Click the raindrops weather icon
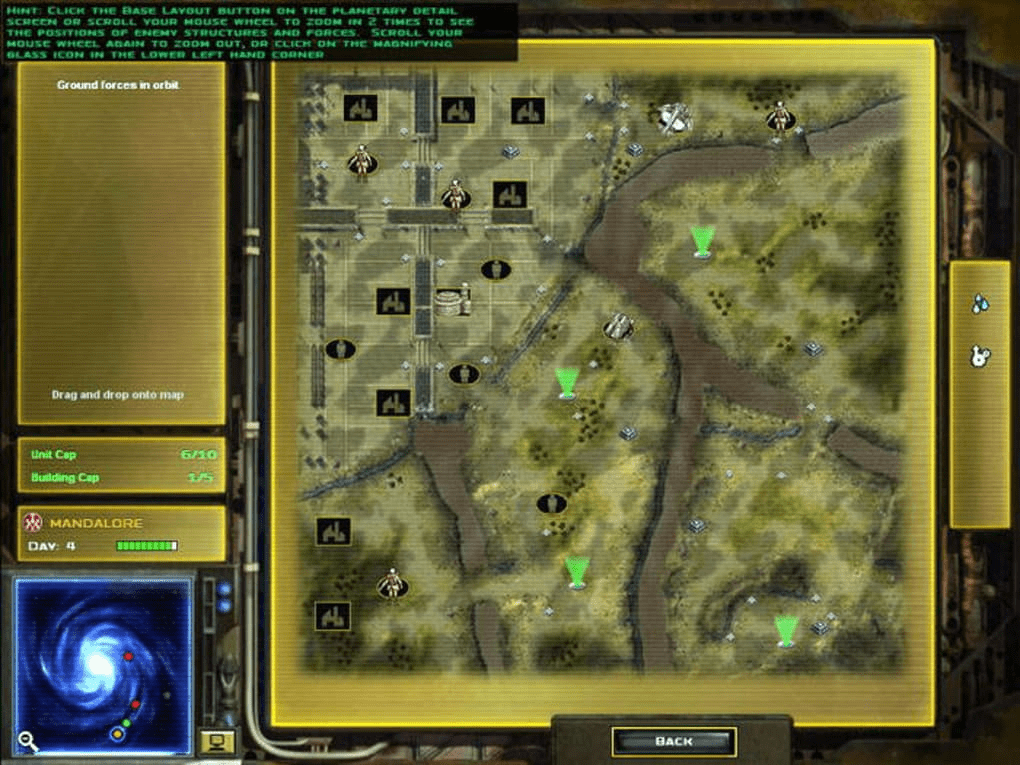Viewport: 1020px width, 765px height. click(980, 302)
